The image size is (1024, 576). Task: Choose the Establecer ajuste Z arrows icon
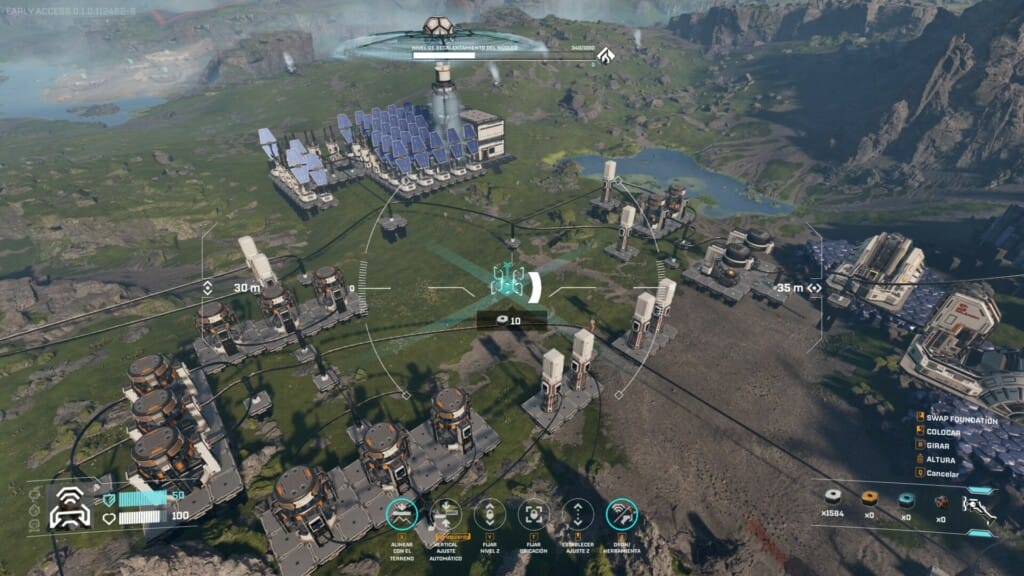tap(578, 514)
